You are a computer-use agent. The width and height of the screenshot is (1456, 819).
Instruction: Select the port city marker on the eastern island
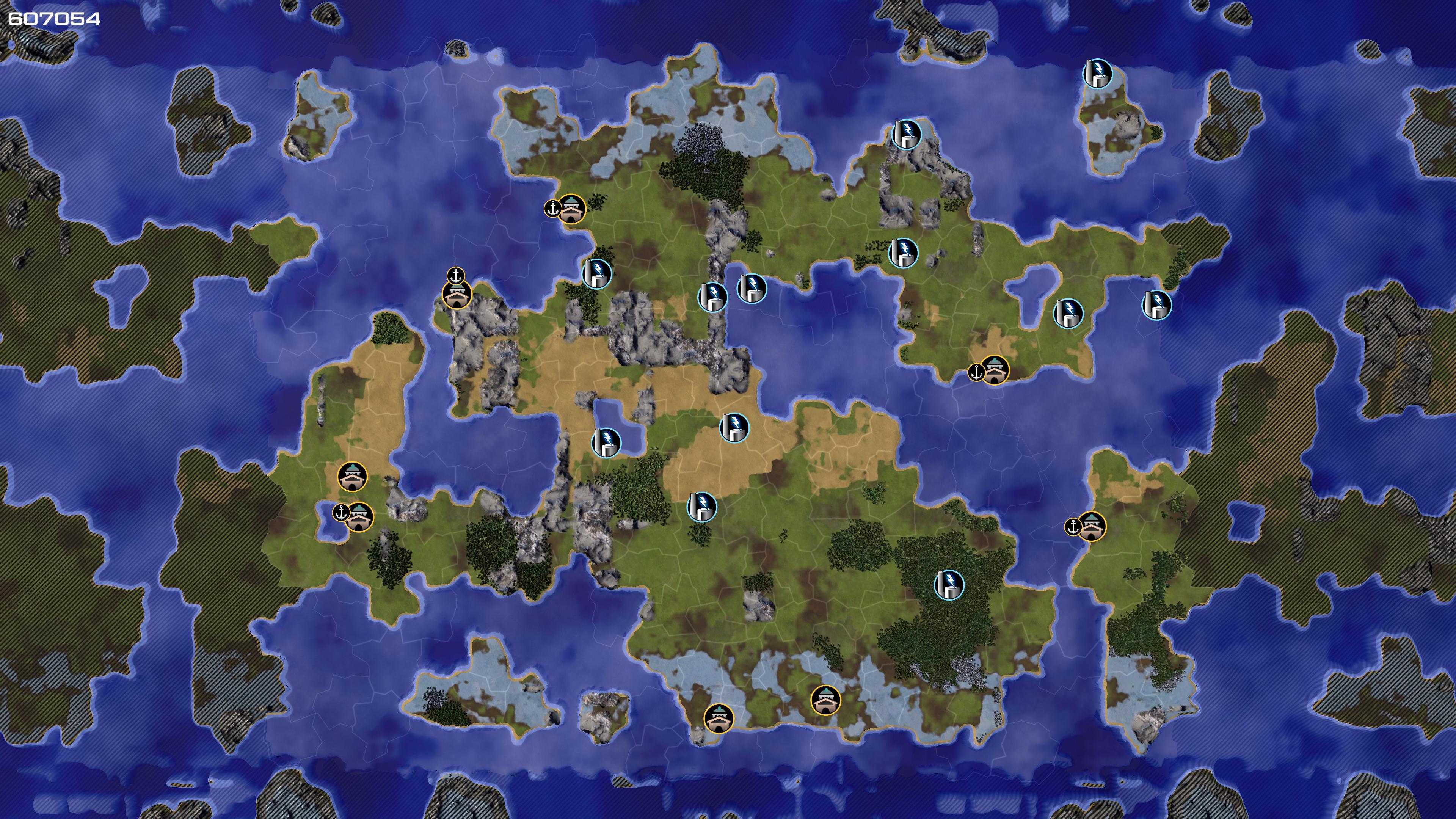1092,527
